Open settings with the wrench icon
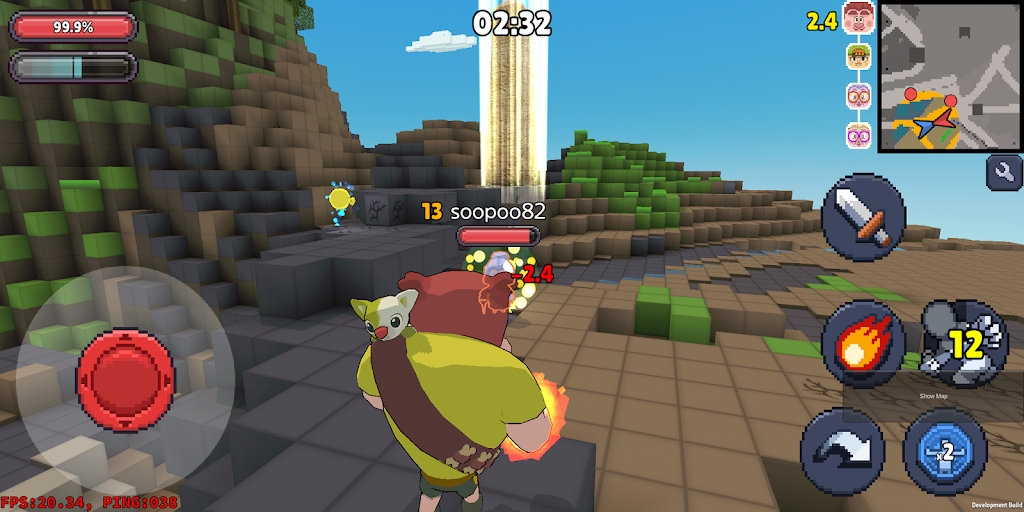This screenshot has height=512, width=1024. tap(1004, 172)
